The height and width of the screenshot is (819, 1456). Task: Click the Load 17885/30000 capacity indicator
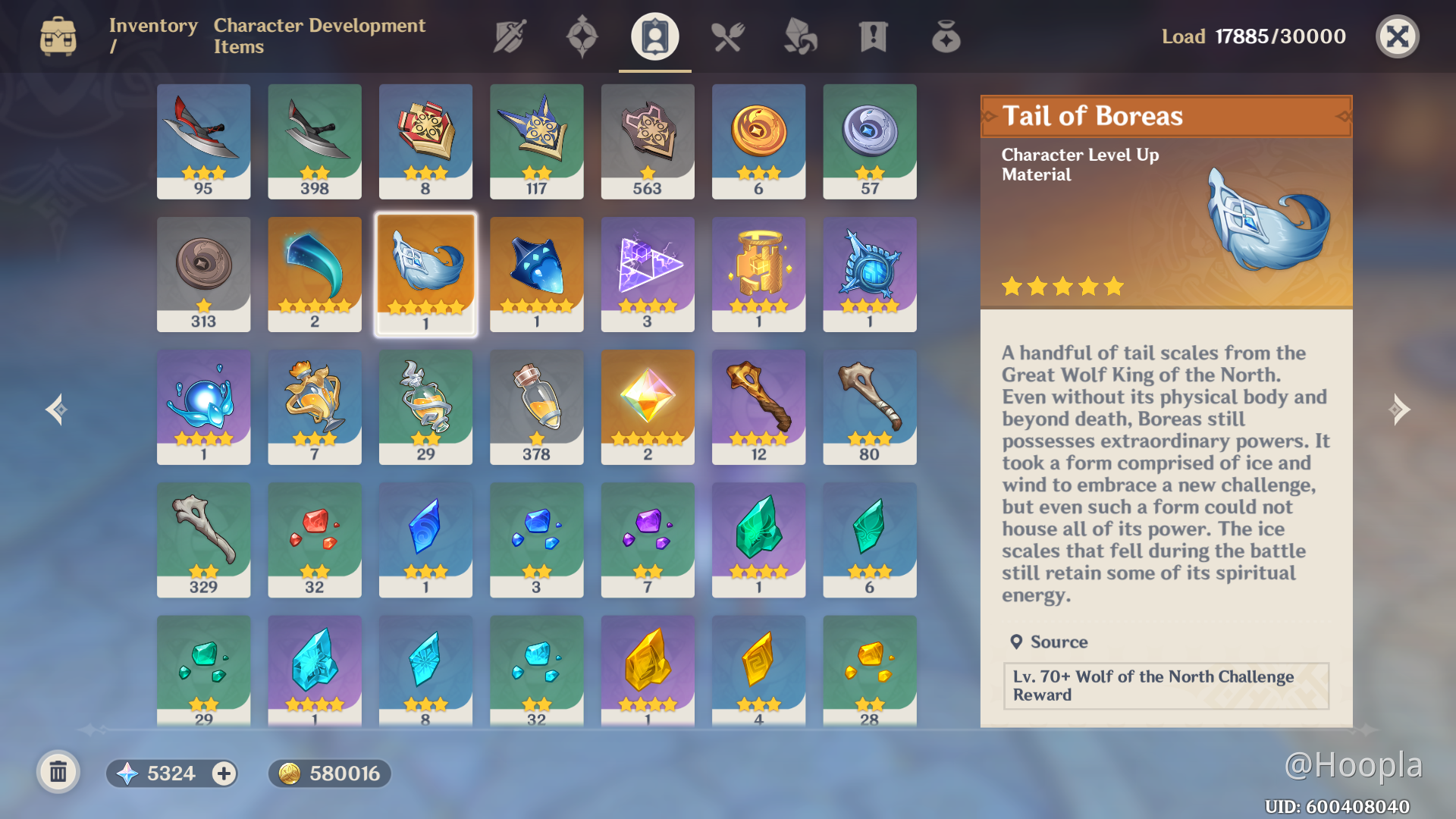point(1254,36)
